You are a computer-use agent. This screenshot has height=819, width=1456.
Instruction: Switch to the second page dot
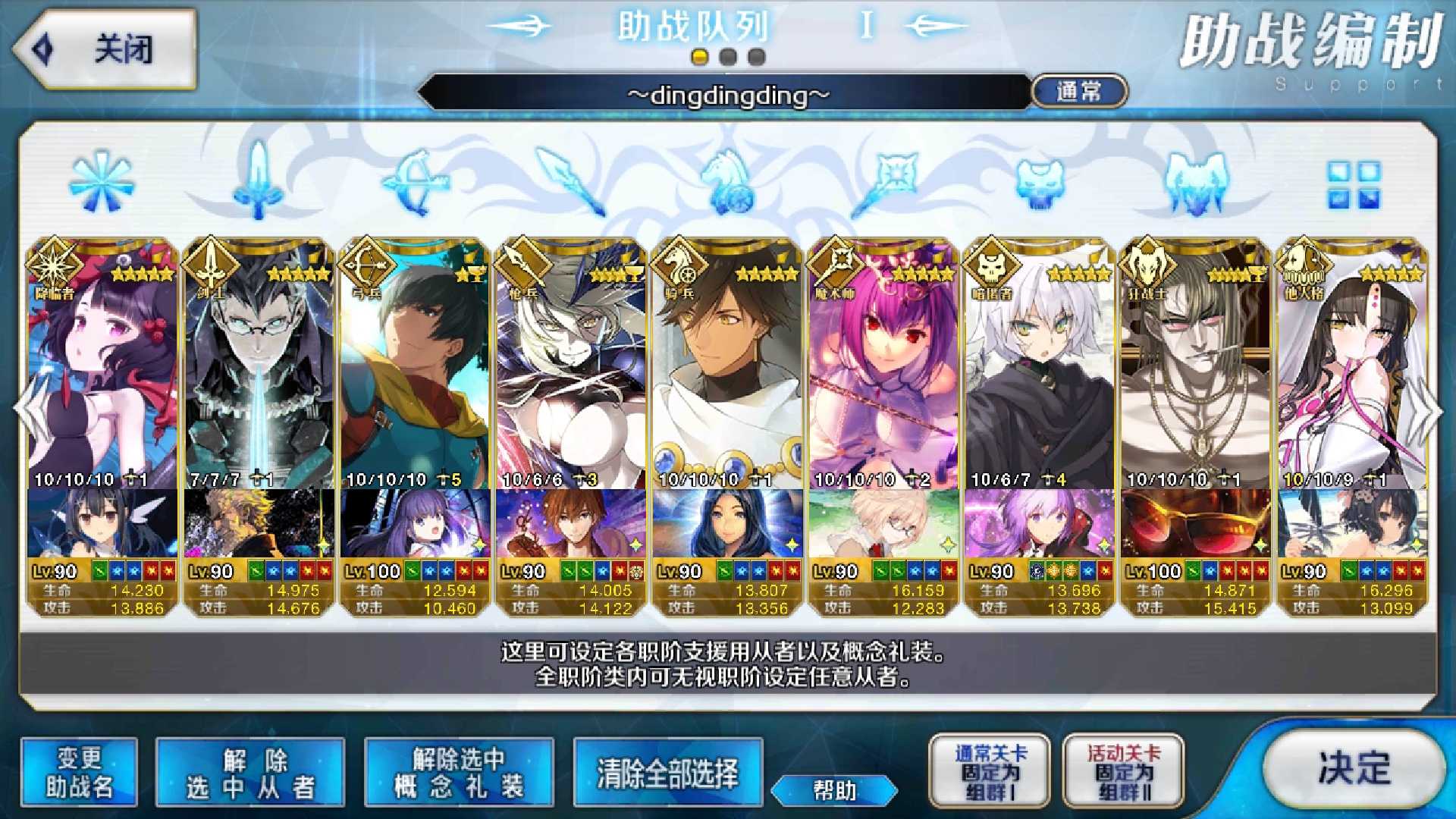coord(726,55)
